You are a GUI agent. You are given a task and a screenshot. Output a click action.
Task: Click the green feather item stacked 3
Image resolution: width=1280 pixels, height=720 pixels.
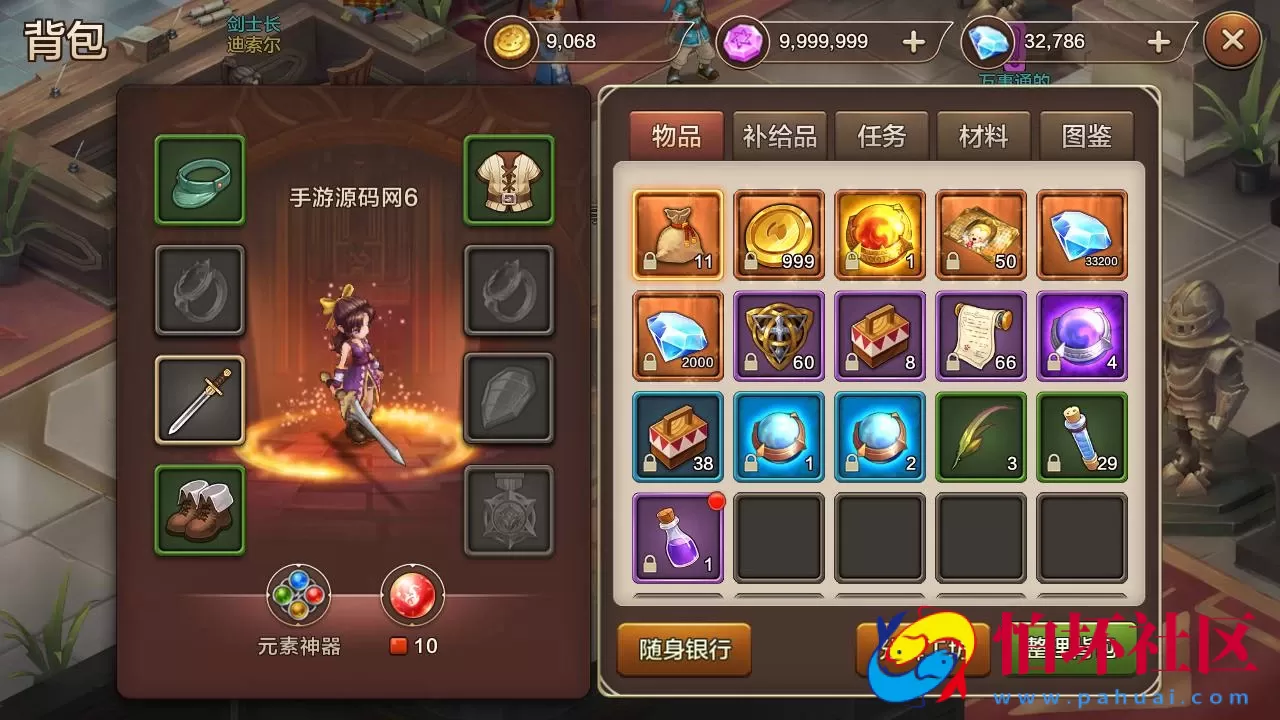pyautogui.click(x=980, y=437)
